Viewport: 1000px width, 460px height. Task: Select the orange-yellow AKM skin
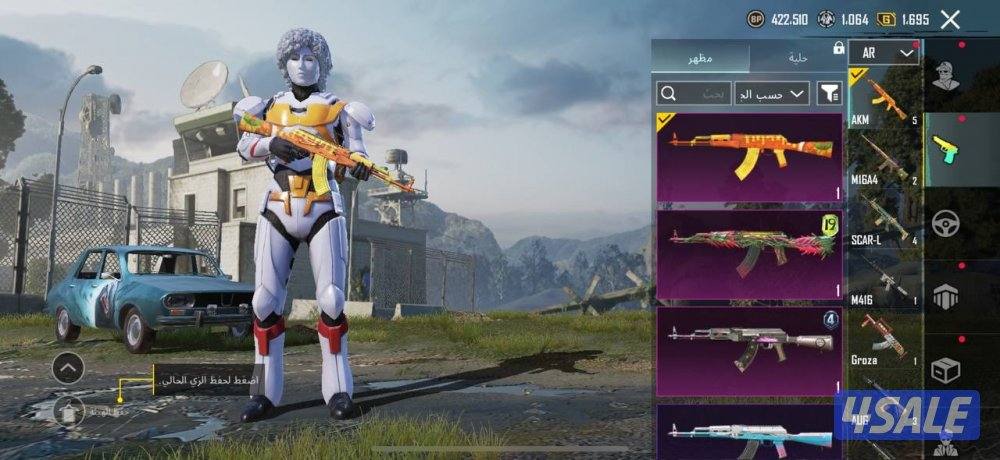749,157
